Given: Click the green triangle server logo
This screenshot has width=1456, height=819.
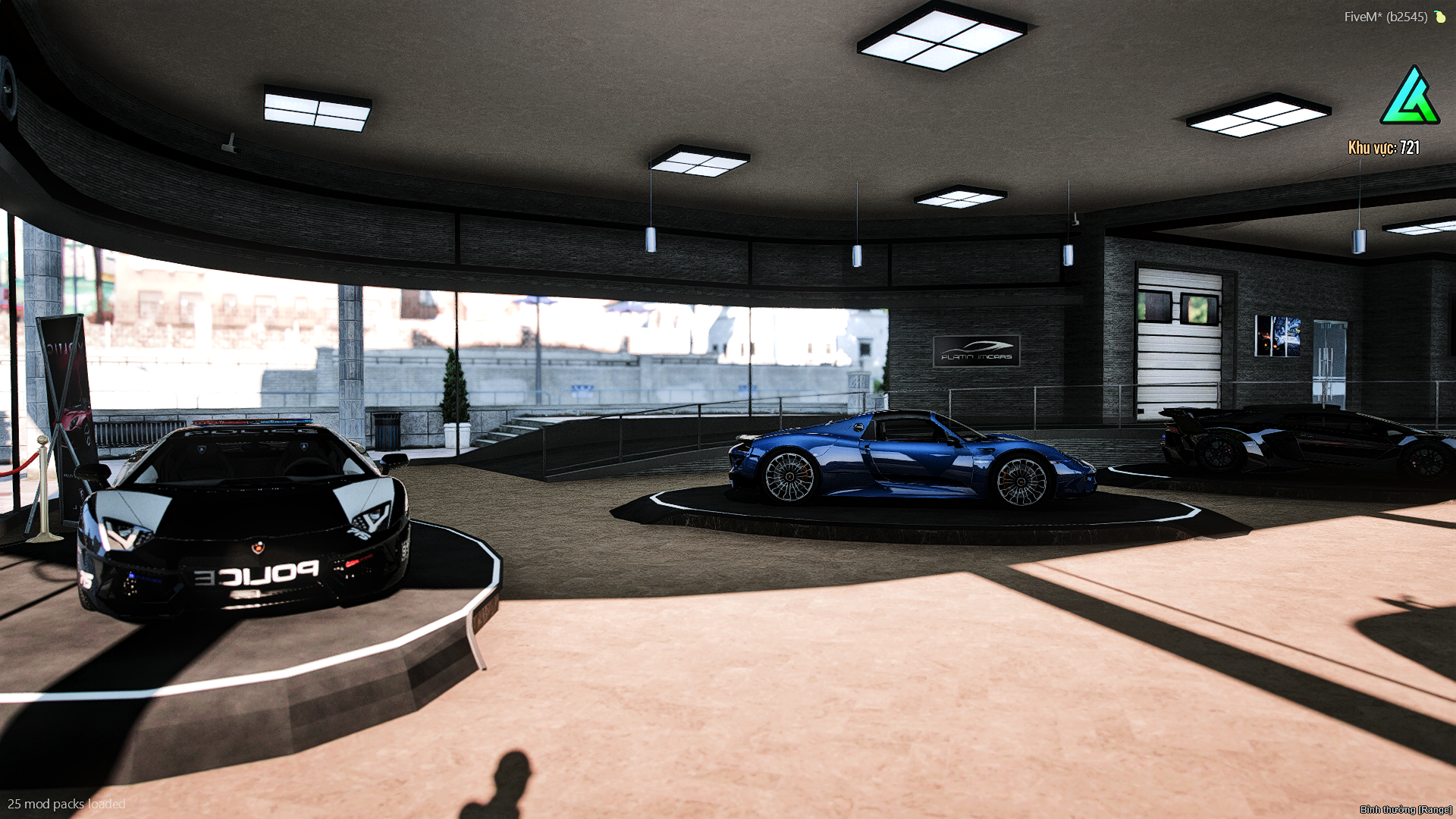Looking at the screenshot, I should pyautogui.click(x=1409, y=97).
